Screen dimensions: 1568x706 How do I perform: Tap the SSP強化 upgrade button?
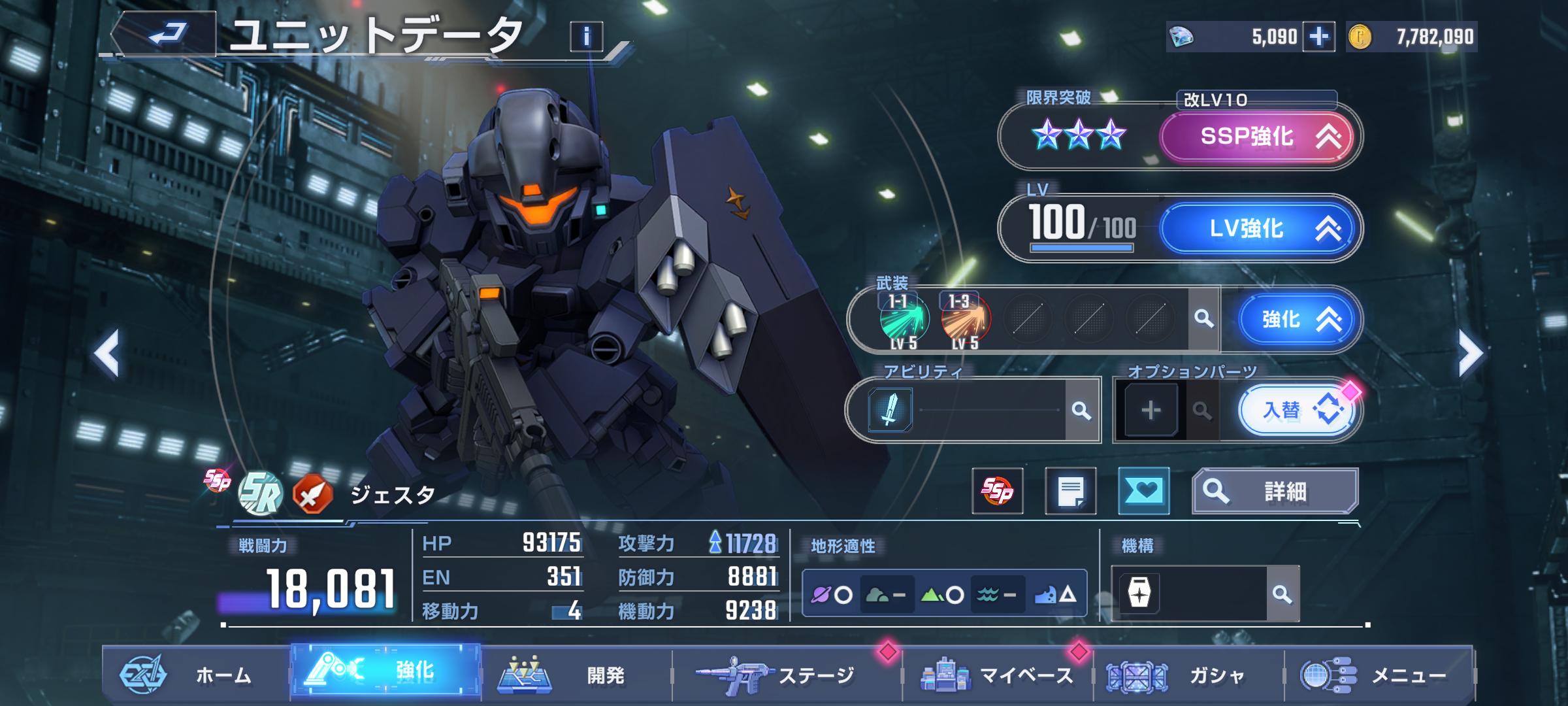[1256, 137]
